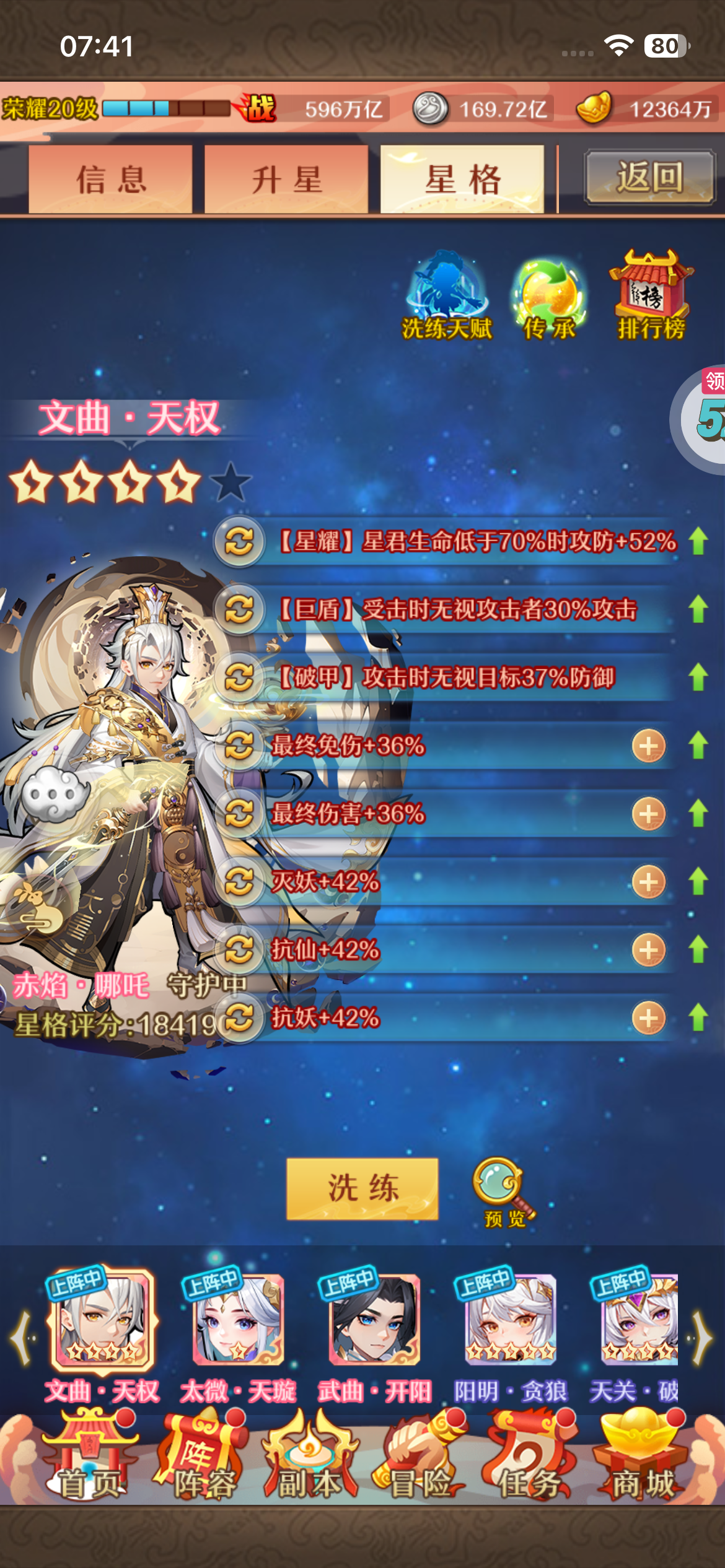Upgrade 【破甲】 with its green arrow

click(x=698, y=677)
